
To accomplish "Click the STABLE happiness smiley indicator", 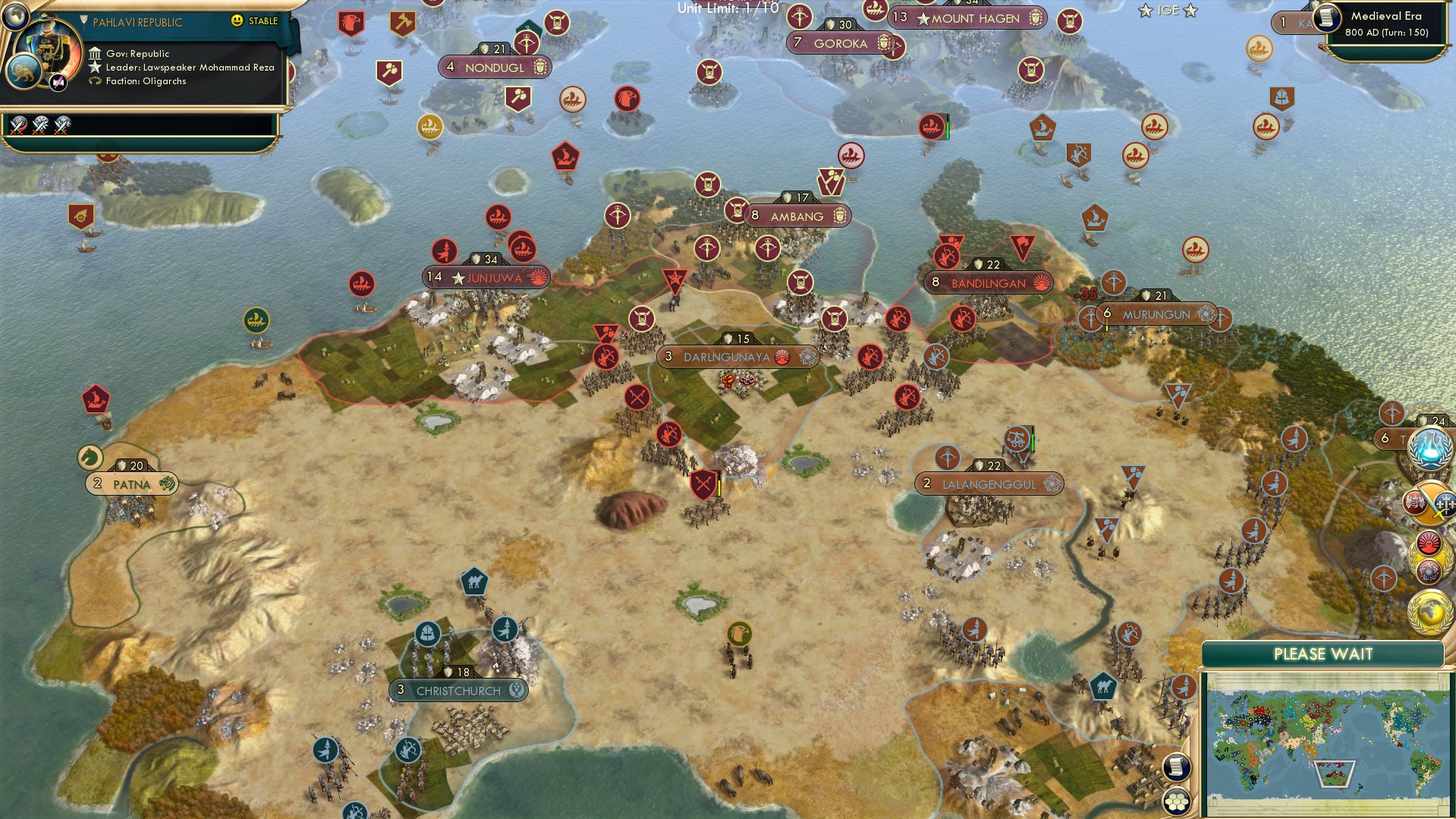I will [x=237, y=21].
